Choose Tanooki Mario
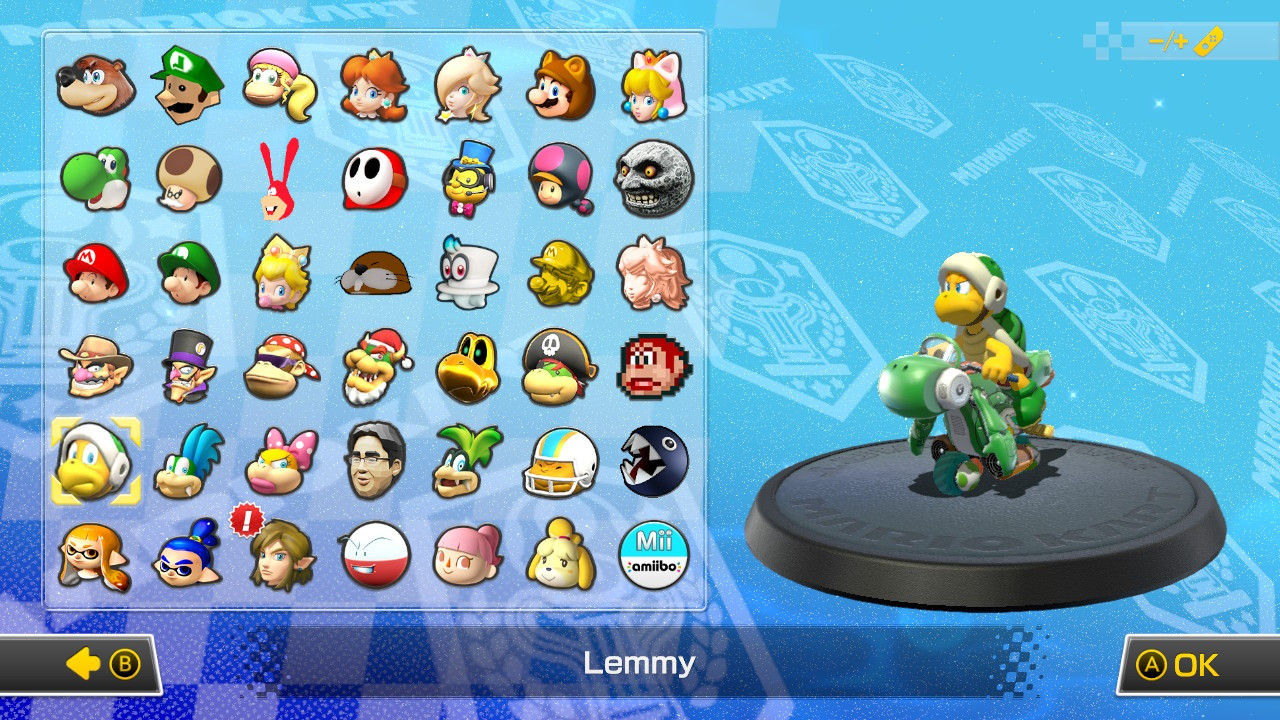This screenshot has width=1280, height=720. (560, 85)
